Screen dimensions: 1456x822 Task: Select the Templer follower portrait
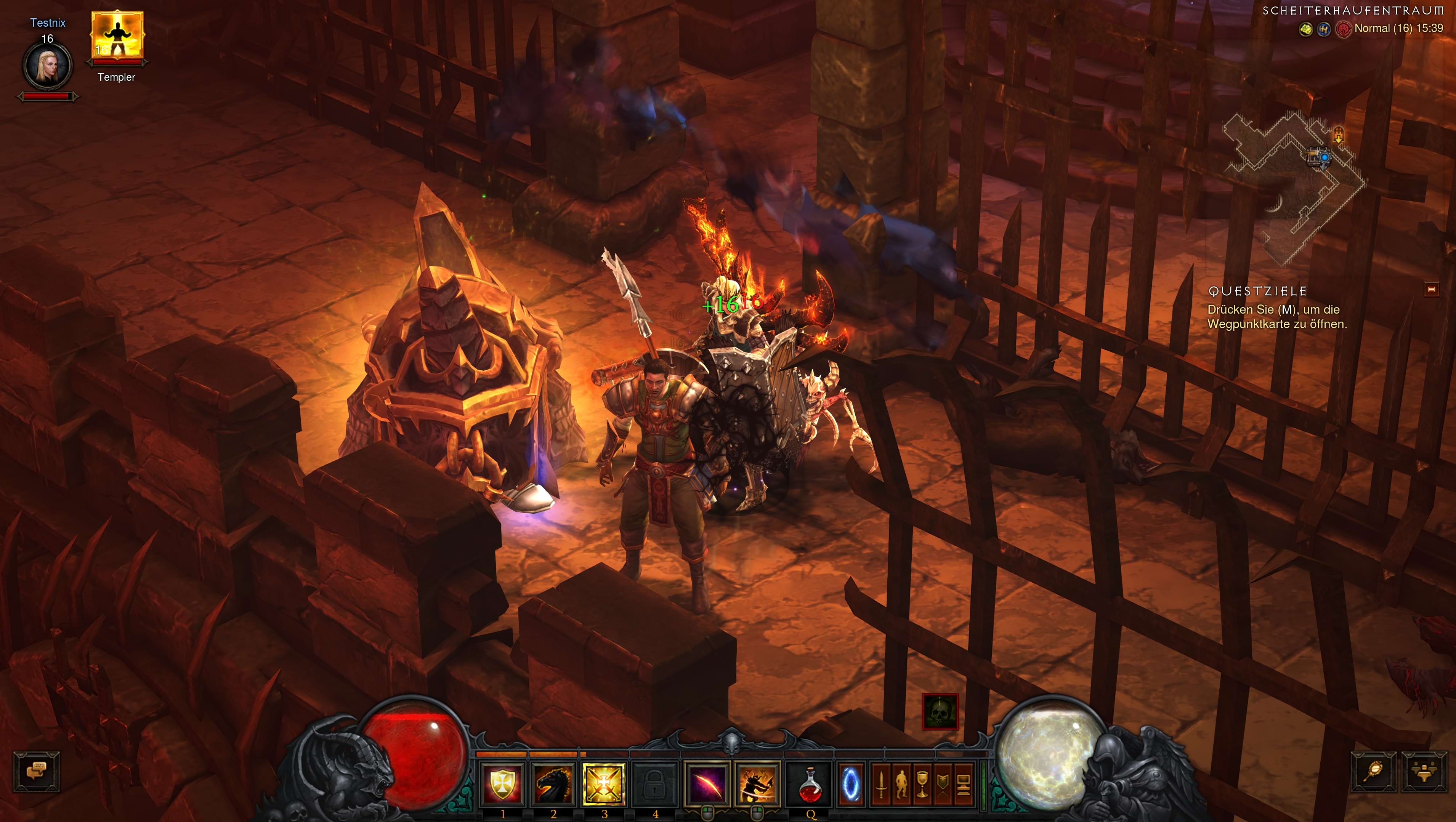coord(117,36)
